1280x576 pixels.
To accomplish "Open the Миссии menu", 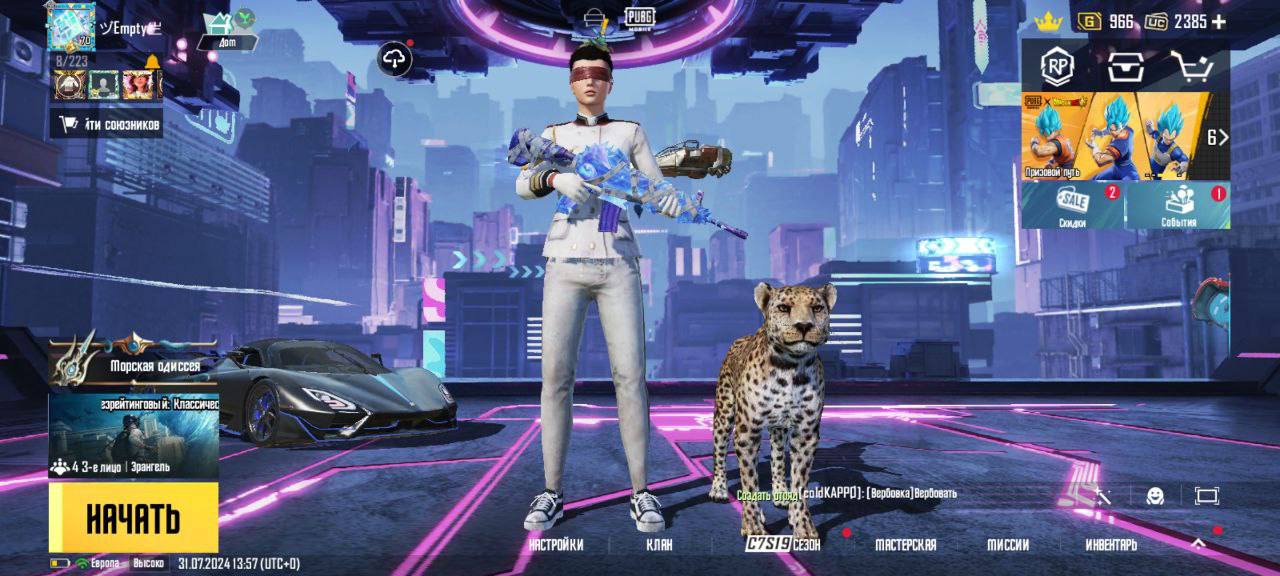I will tap(1008, 545).
